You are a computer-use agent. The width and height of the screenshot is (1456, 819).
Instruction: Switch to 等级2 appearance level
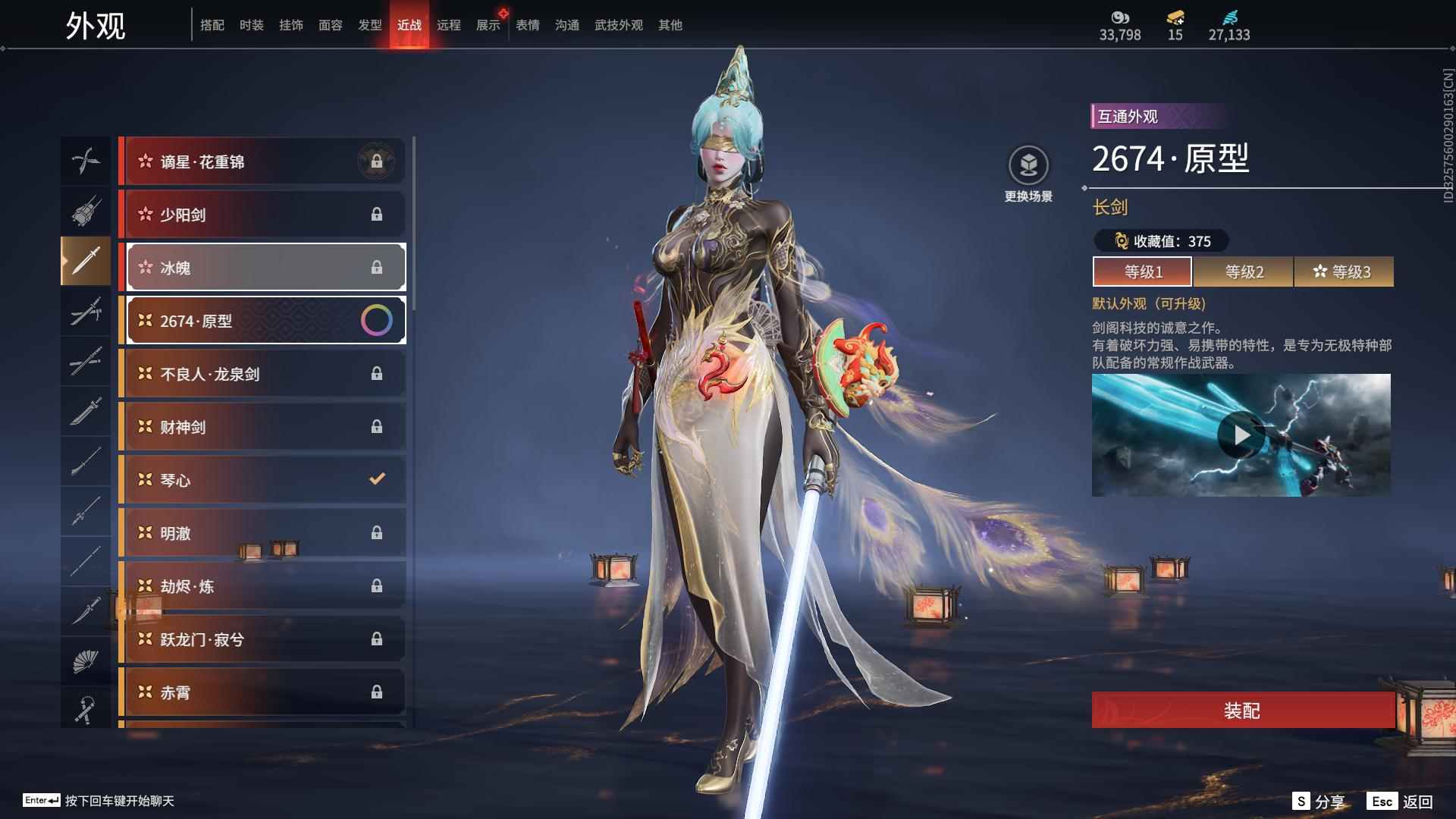1244,271
